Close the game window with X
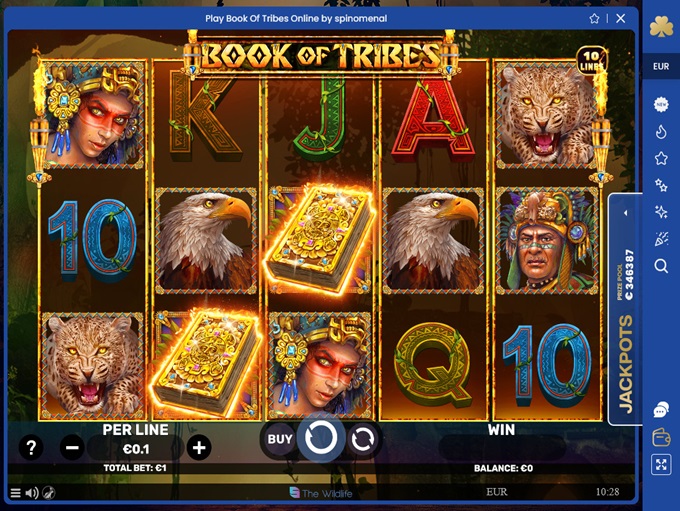The height and width of the screenshot is (511, 680). 621,18
